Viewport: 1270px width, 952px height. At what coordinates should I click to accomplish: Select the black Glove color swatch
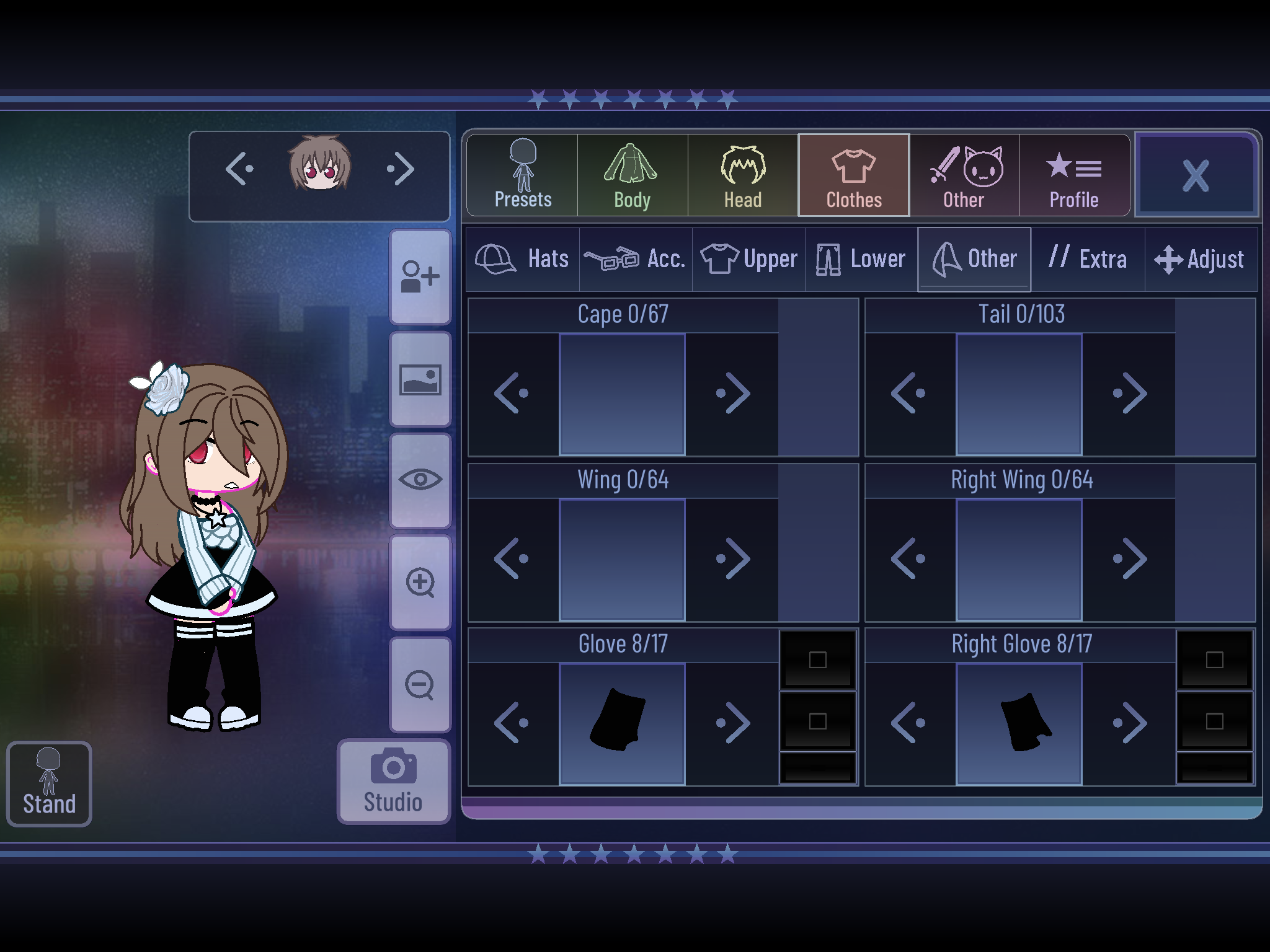pyautogui.click(x=819, y=660)
